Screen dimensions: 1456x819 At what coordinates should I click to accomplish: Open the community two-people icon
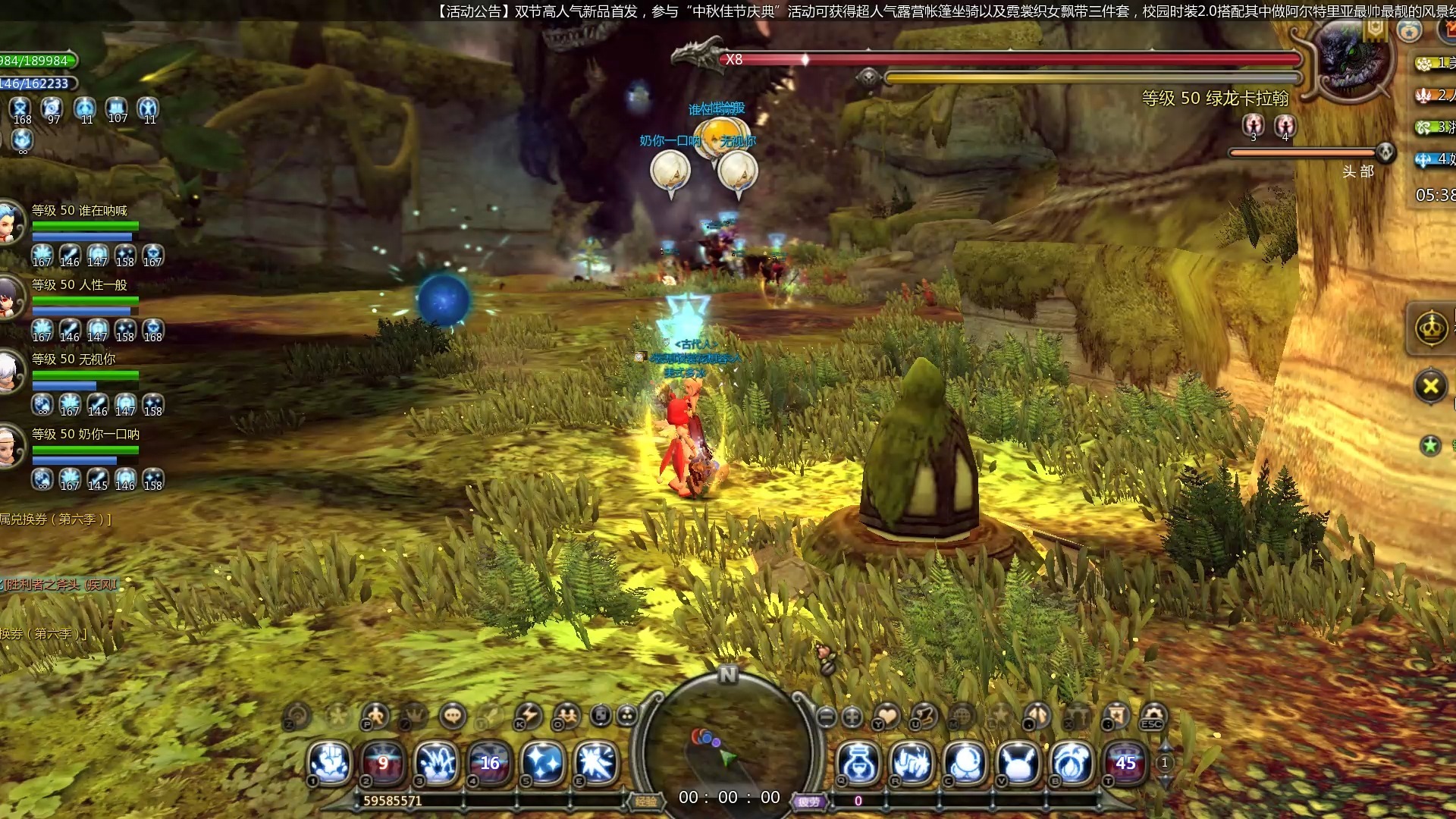566,715
